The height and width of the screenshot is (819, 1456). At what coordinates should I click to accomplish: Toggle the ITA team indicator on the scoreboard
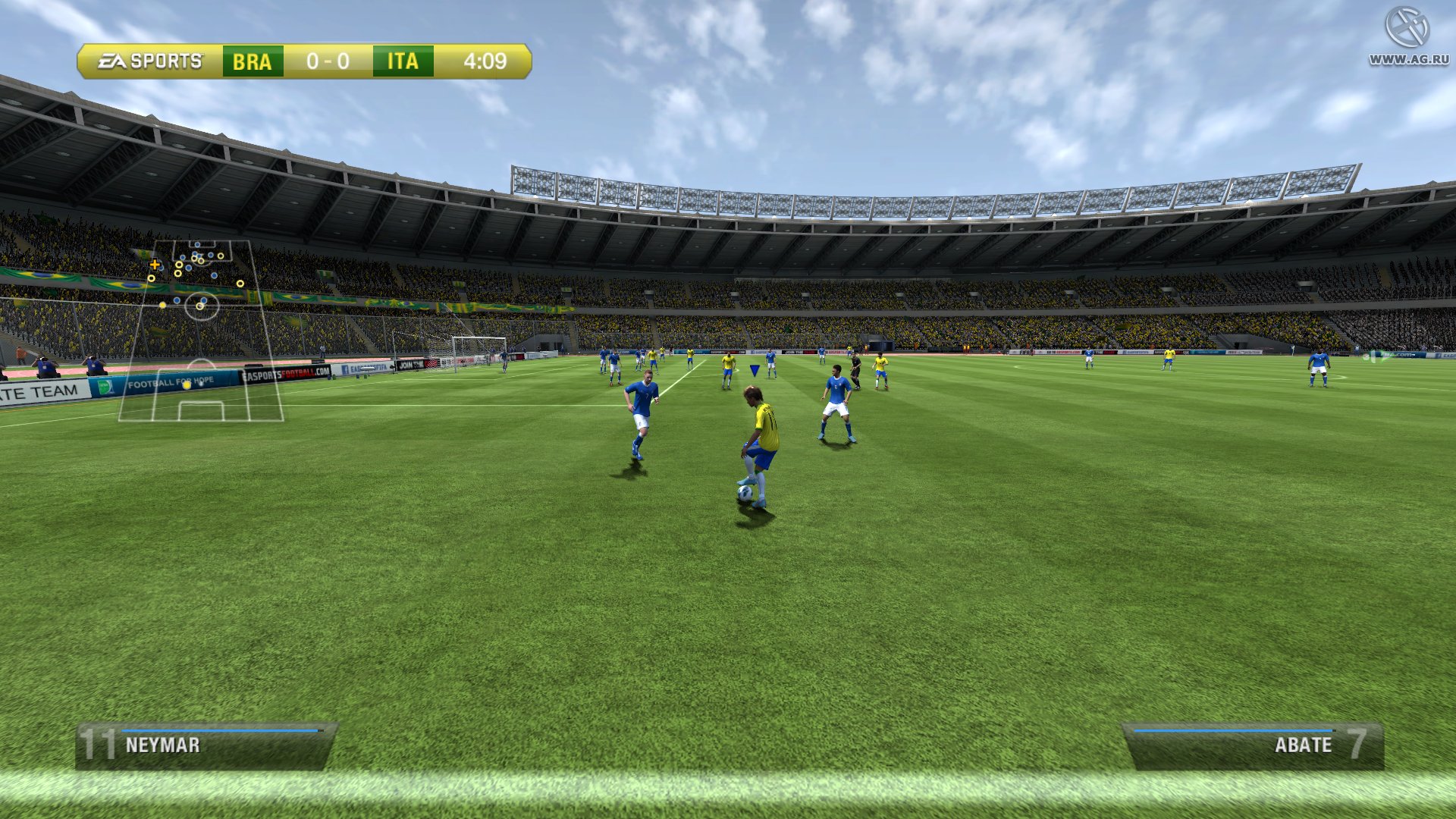402,62
